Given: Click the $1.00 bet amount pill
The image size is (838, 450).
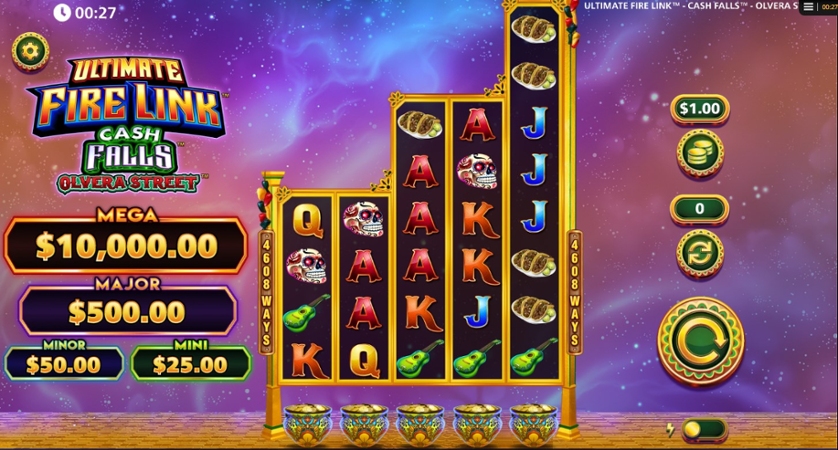Looking at the screenshot, I should [x=699, y=108].
